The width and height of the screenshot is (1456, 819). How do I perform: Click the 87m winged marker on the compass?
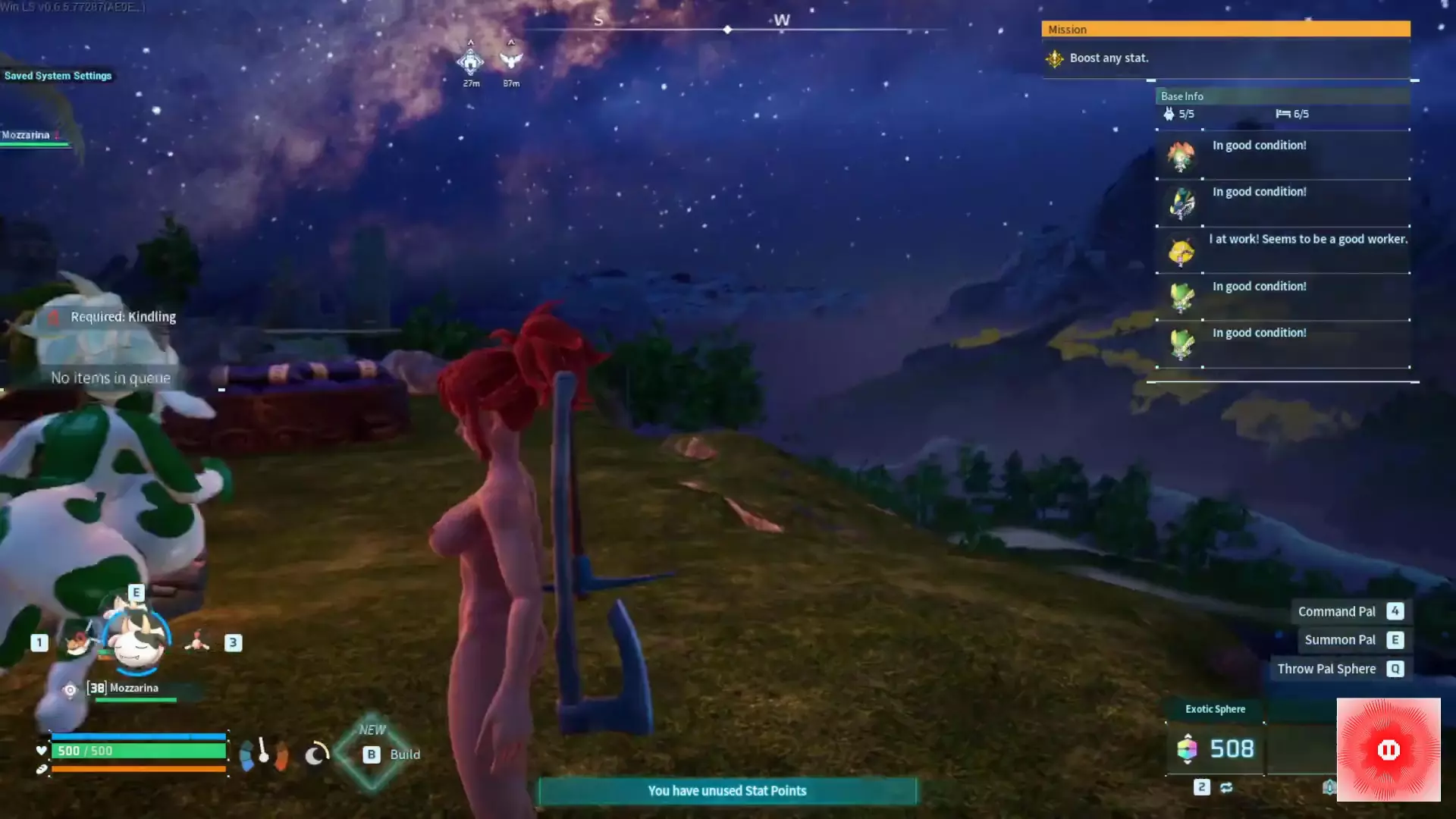coord(511,61)
